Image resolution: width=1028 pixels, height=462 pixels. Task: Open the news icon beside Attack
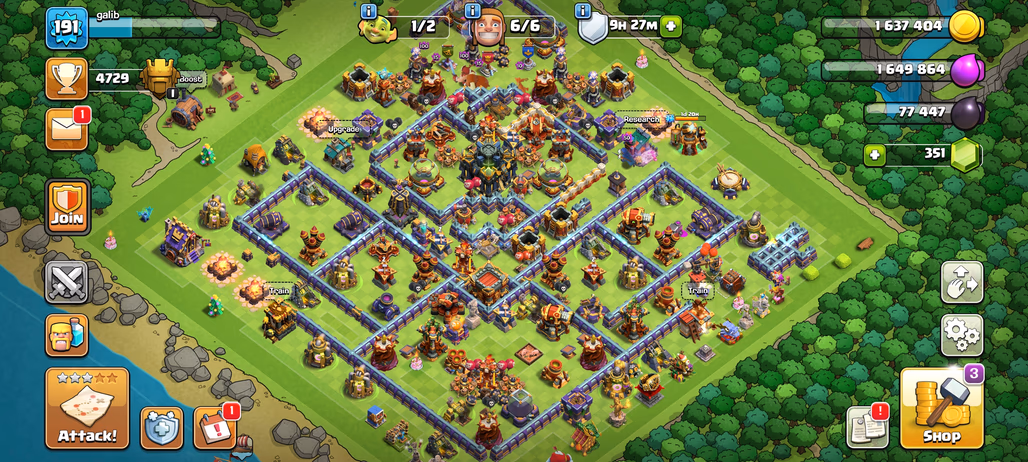[214, 427]
